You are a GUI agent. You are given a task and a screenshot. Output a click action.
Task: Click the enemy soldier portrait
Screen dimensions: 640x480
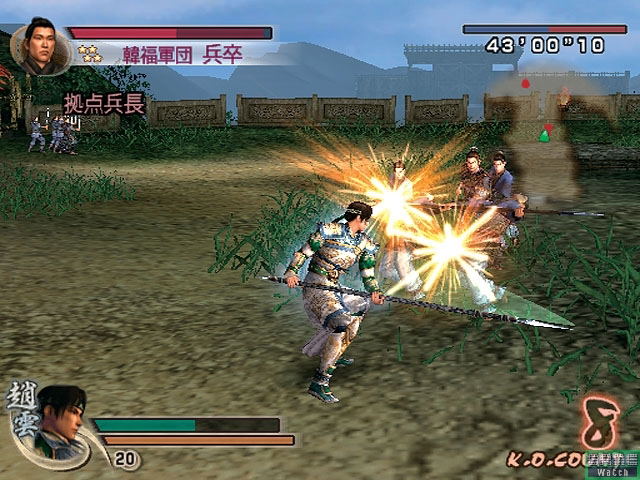pos(40,48)
